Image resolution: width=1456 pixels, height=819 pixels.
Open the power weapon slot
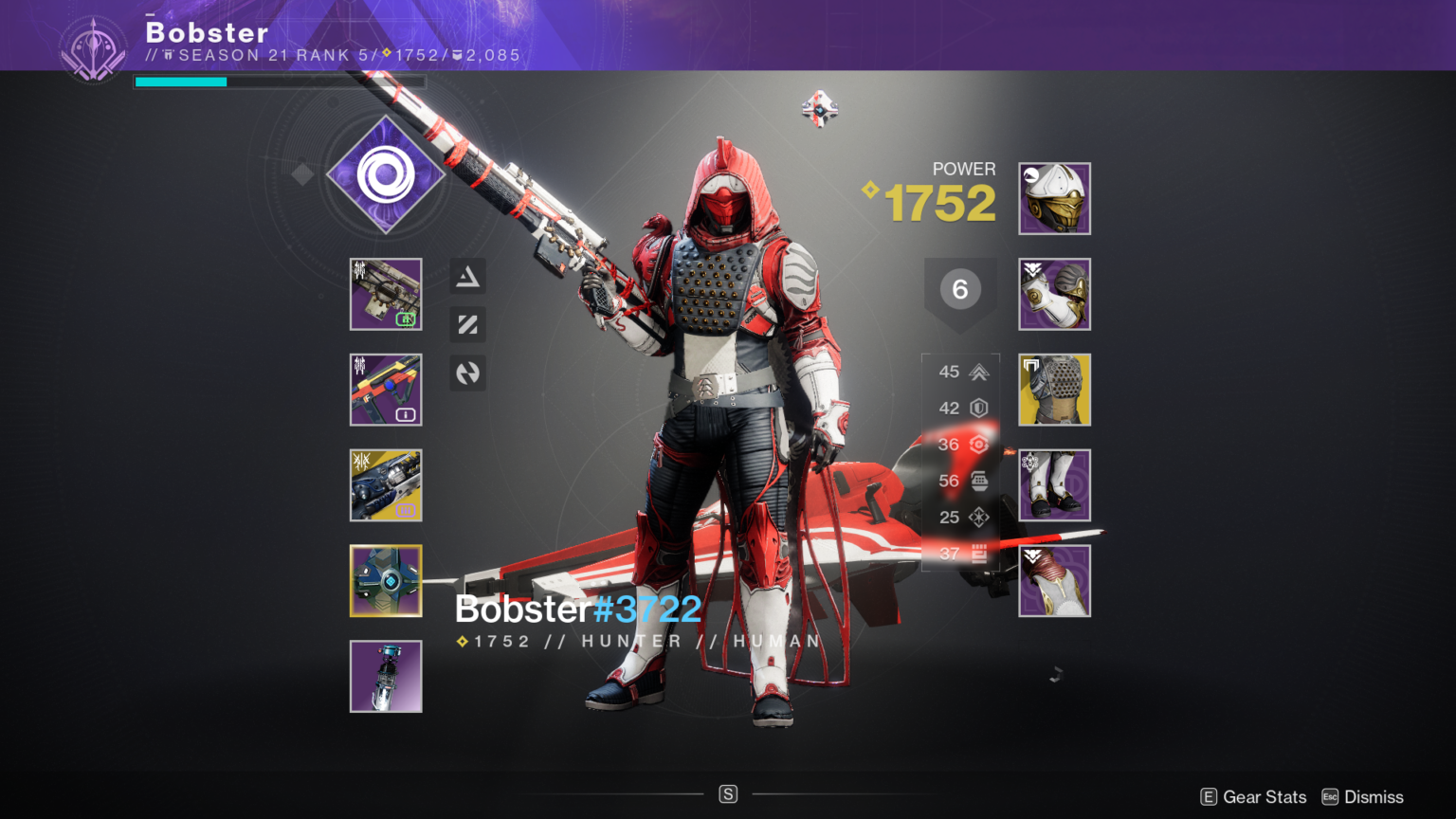tap(386, 485)
